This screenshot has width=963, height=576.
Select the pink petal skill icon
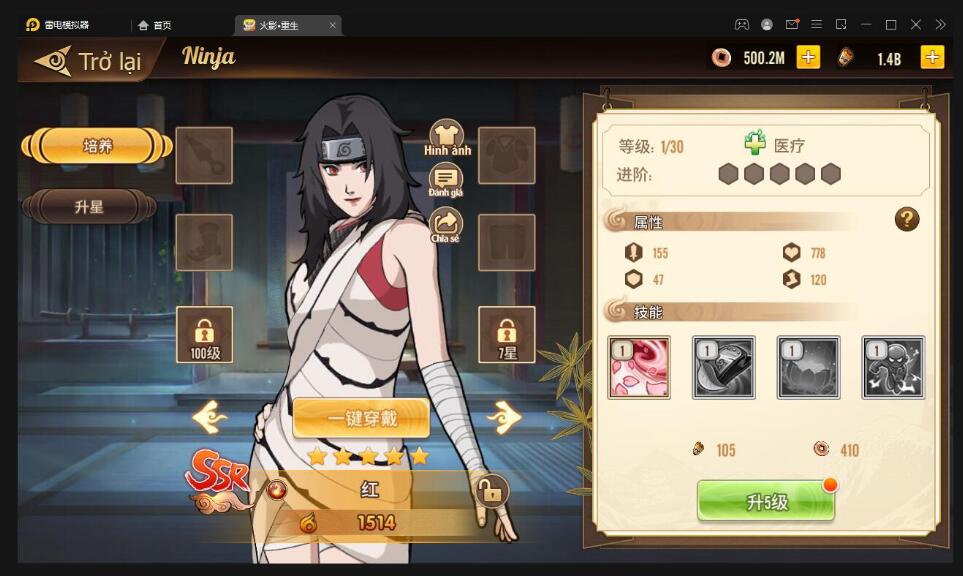click(639, 367)
